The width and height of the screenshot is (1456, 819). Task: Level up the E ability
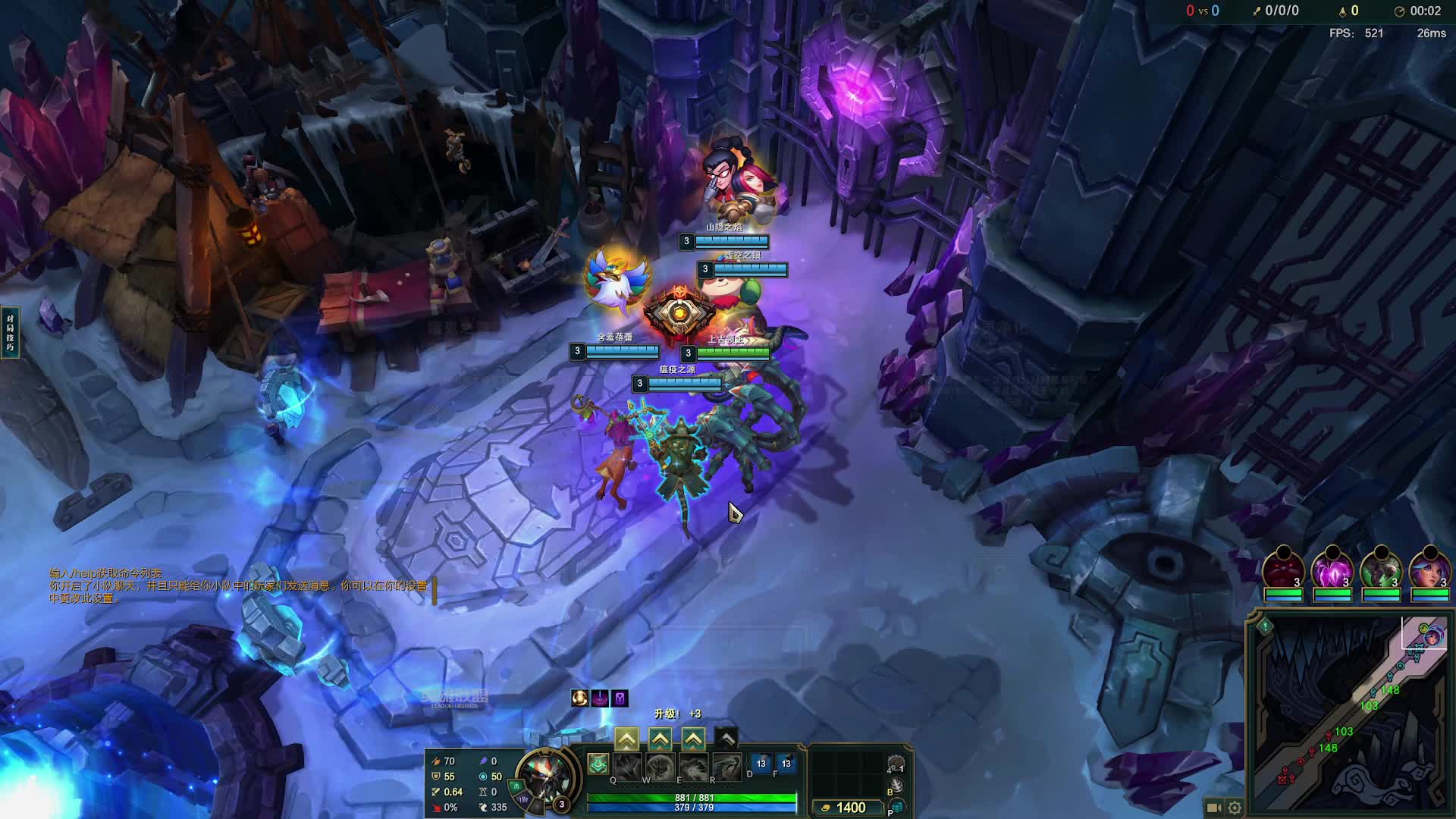(693, 739)
